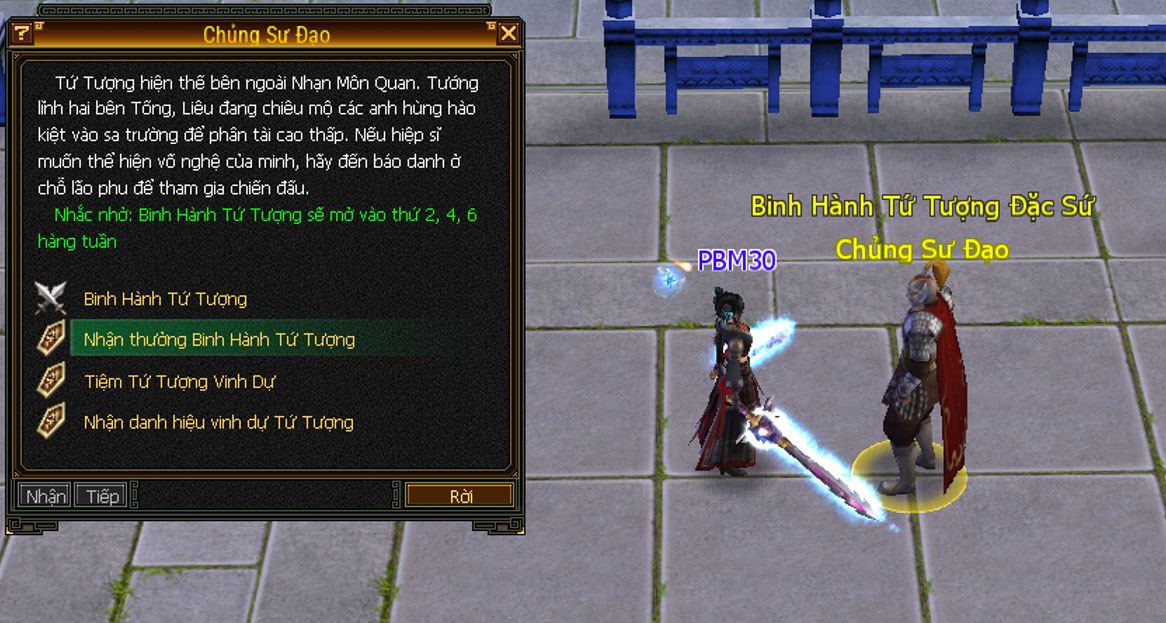Viewport: 1166px width, 623px height.
Task: Click the Nhận button
Action: coord(45,496)
